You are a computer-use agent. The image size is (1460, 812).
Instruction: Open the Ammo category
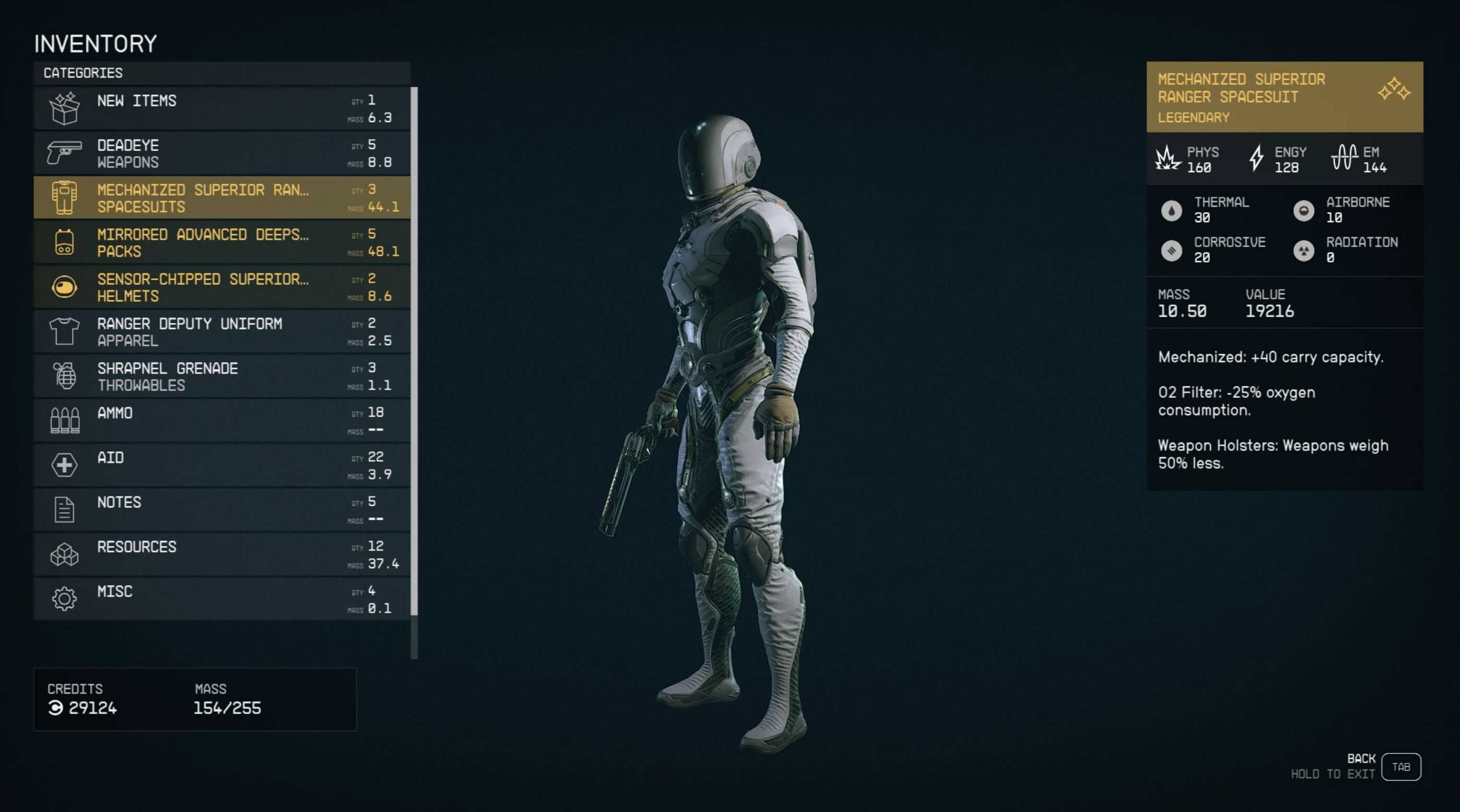221,421
